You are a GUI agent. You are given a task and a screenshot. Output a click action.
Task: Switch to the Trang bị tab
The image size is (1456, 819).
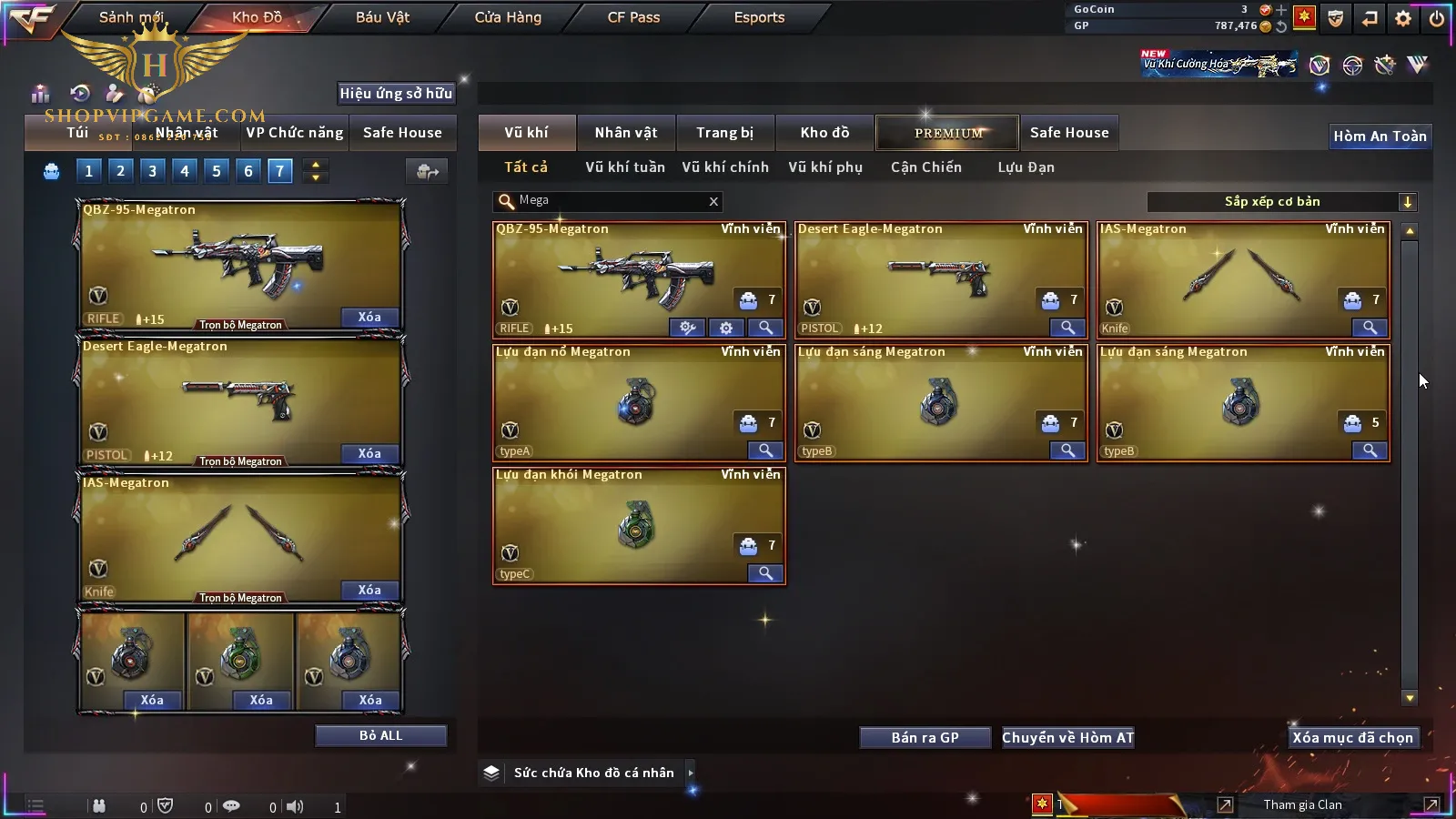point(724,133)
